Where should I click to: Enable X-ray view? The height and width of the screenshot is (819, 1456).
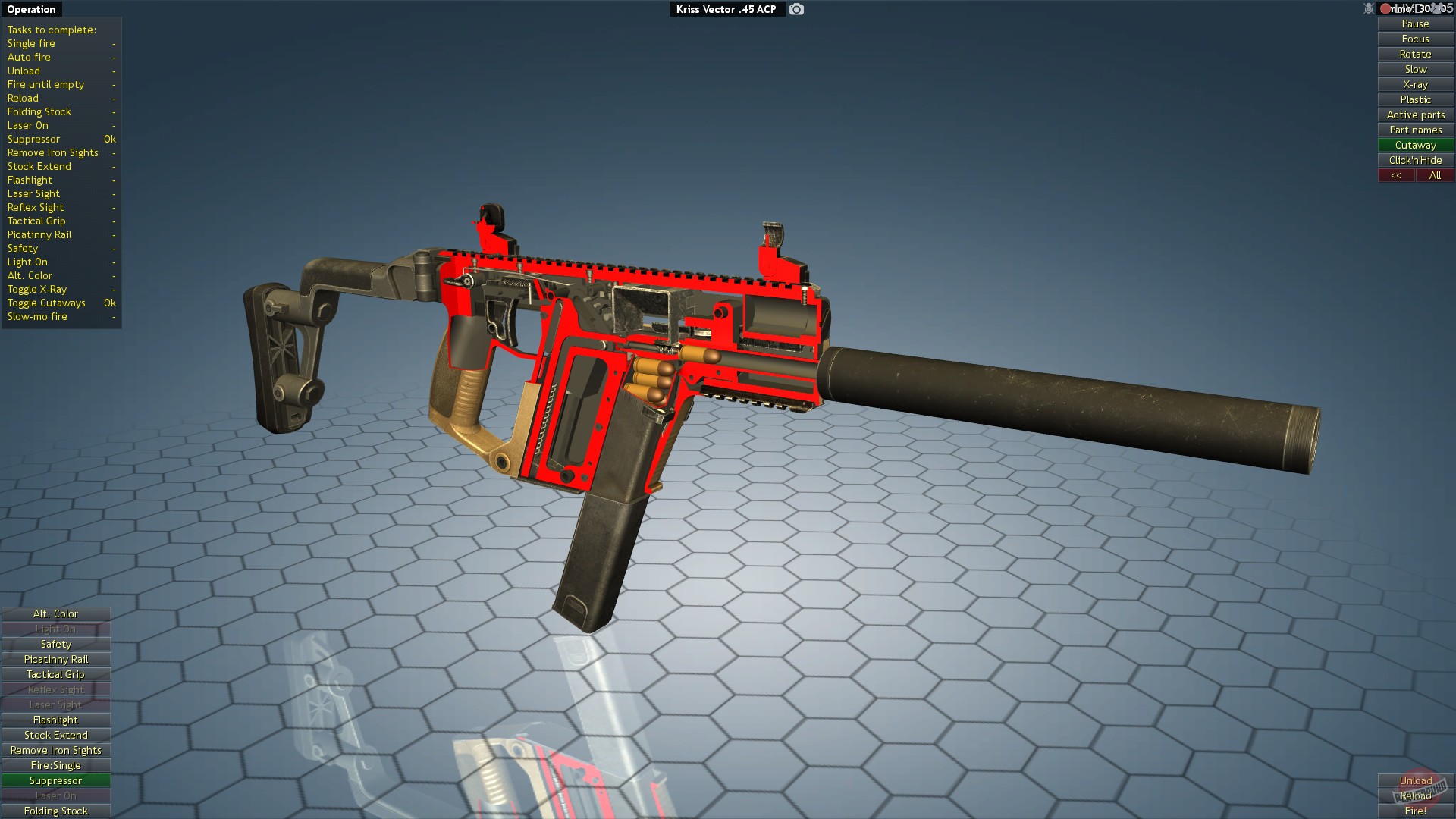tap(1415, 84)
